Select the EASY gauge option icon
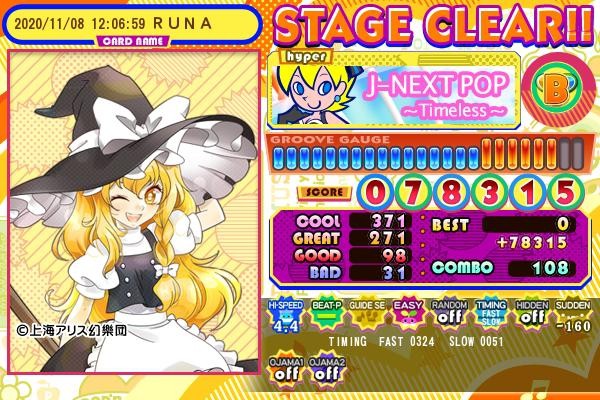This screenshot has width=600, height=400. [406, 314]
